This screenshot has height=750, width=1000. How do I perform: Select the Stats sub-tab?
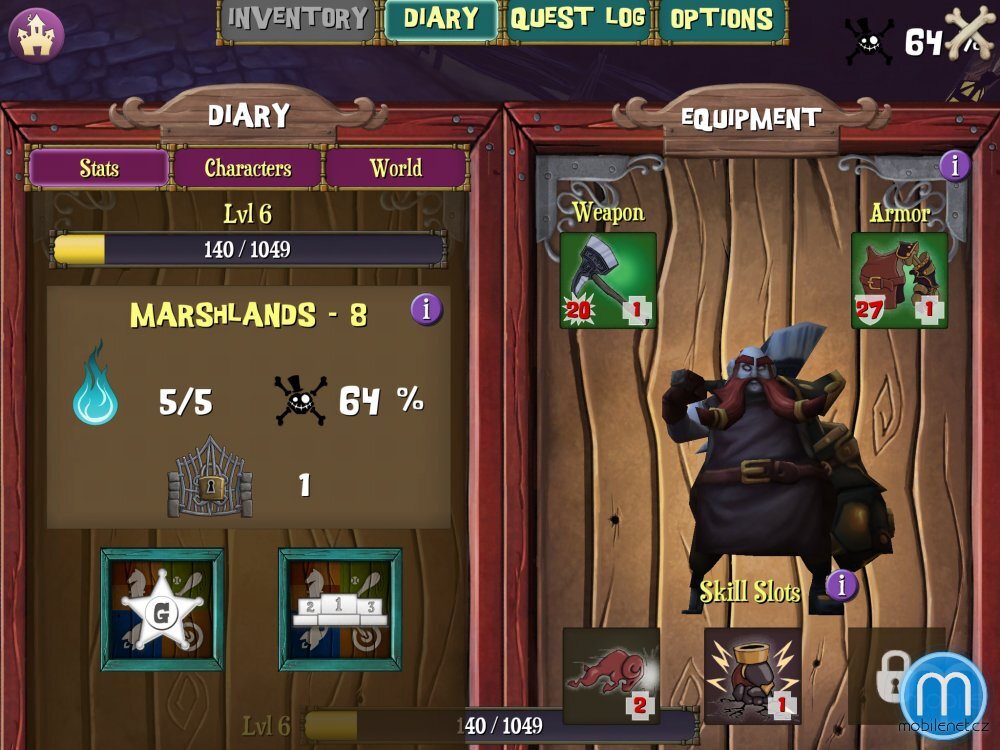(99, 168)
